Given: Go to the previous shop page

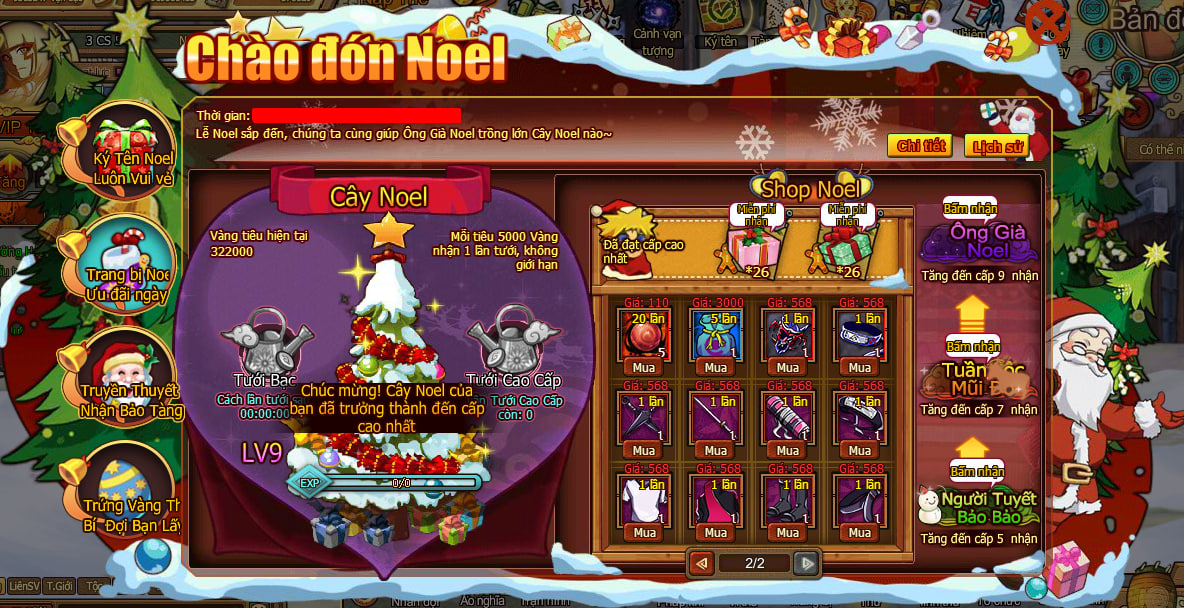Looking at the screenshot, I should pos(702,563).
